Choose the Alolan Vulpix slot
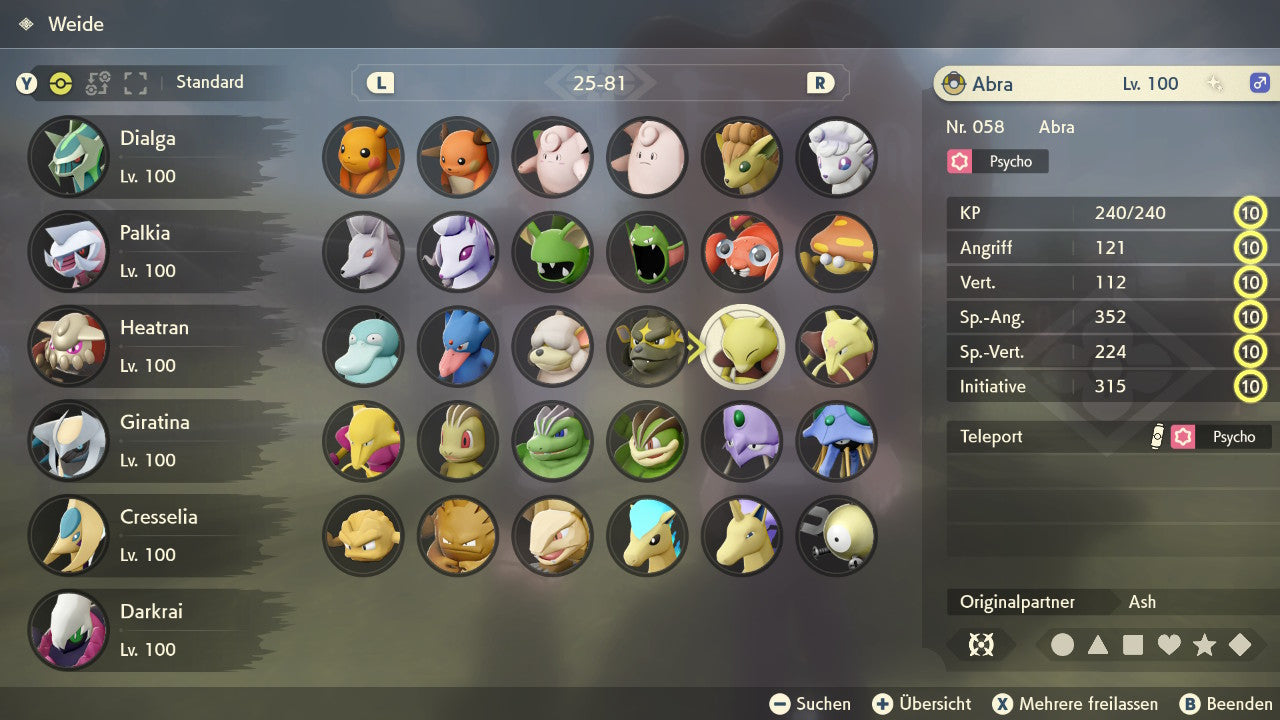Viewport: 1280px width, 720px height. pos(836,157)
